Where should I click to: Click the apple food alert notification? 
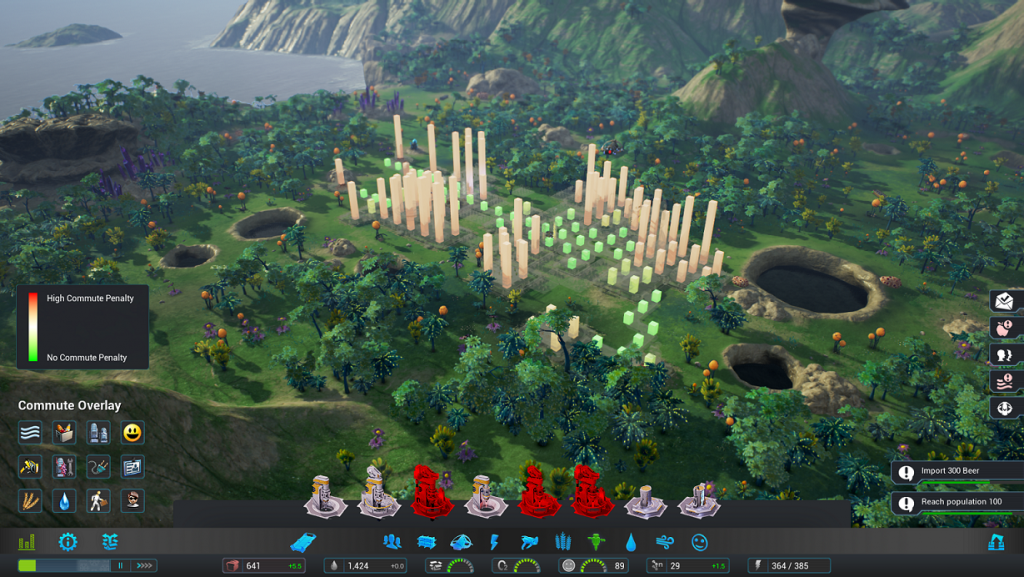tap(1003, 328)
